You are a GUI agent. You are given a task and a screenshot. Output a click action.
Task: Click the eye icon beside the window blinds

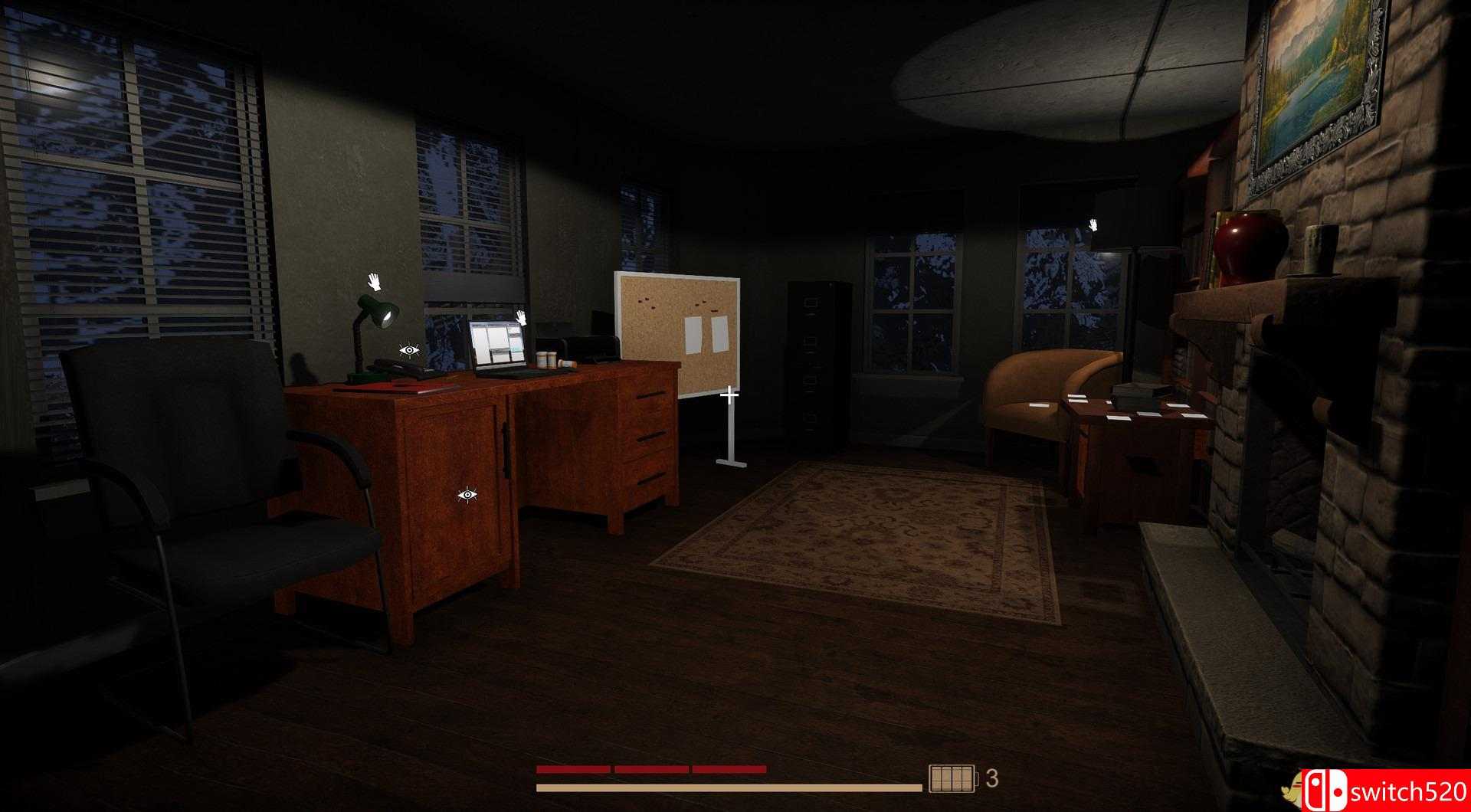409,350
